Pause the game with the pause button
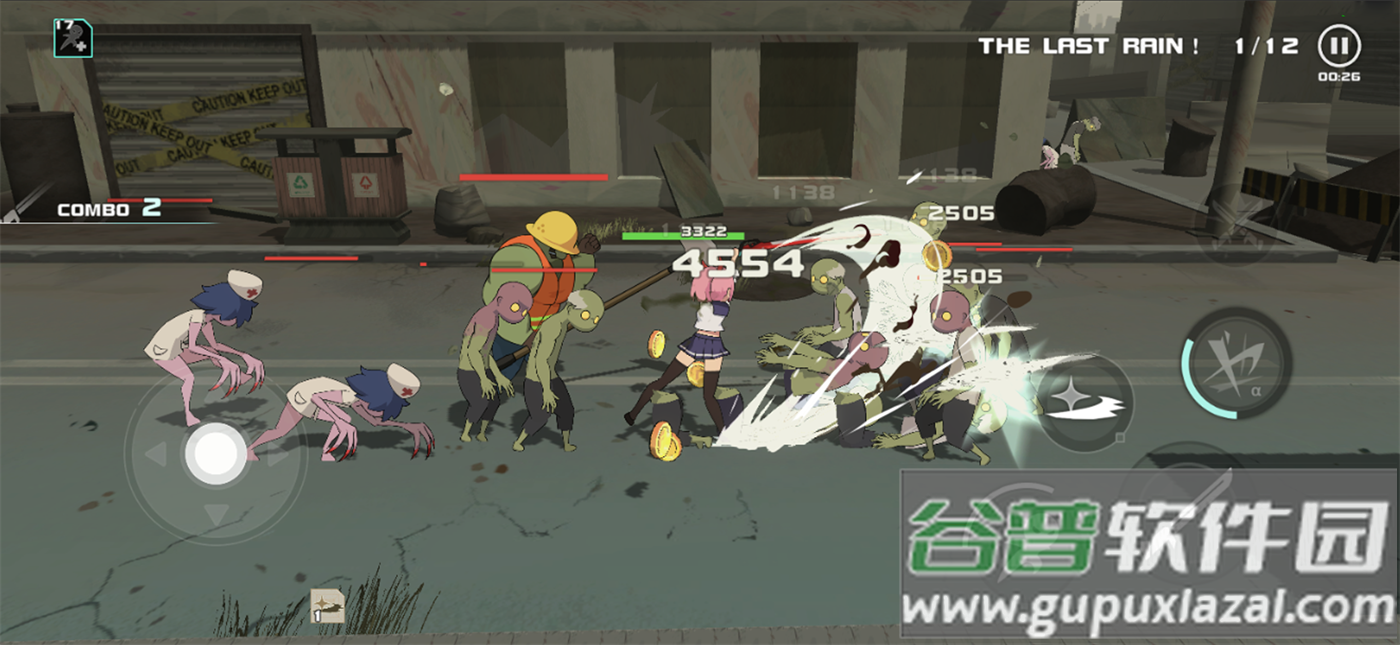The width and height of the screenshot is (1400, 645). pyautogui.click(x=1338, y=46)
